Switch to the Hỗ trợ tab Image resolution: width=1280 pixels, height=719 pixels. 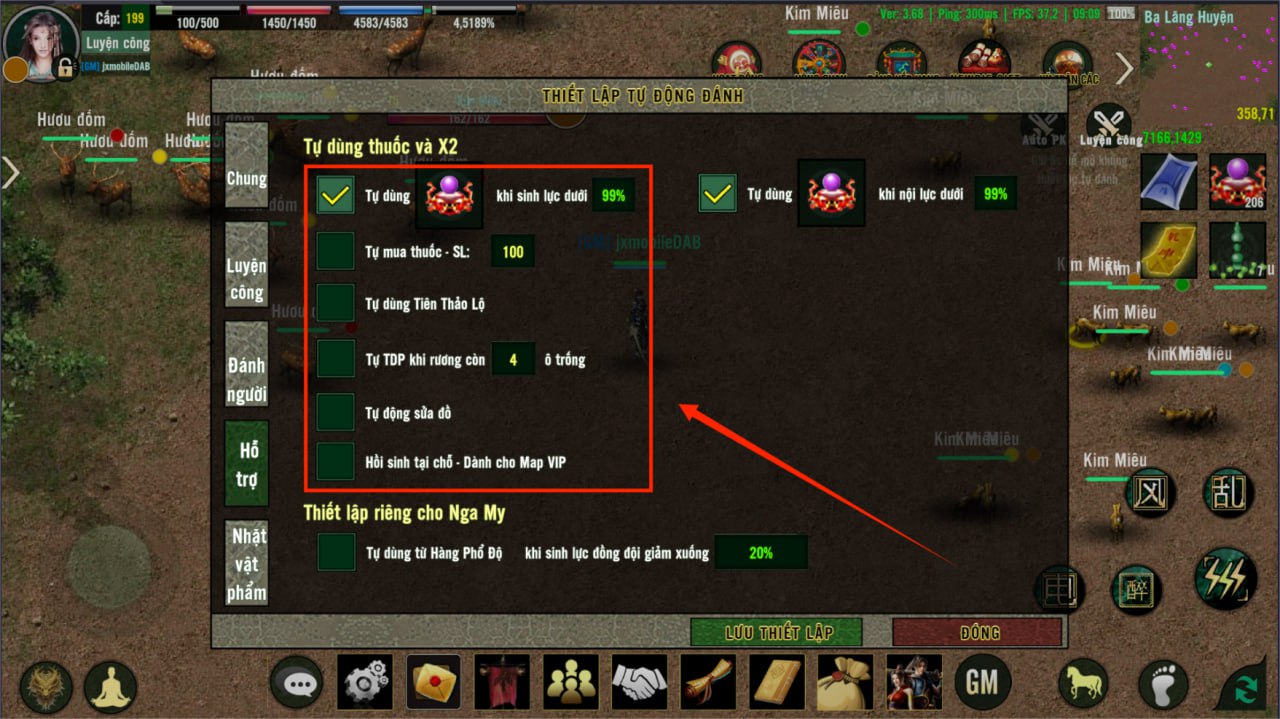pyautogui.click(x=246, y=464)
